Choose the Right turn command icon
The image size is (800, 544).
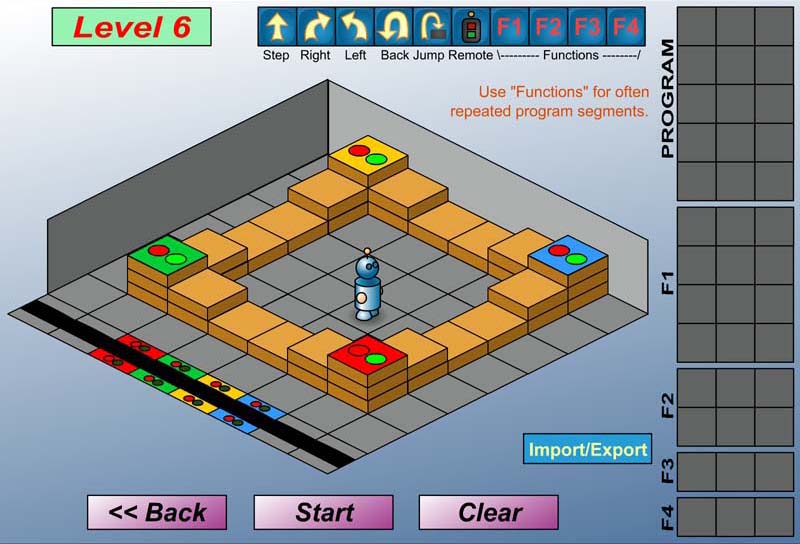click(315, 26)
